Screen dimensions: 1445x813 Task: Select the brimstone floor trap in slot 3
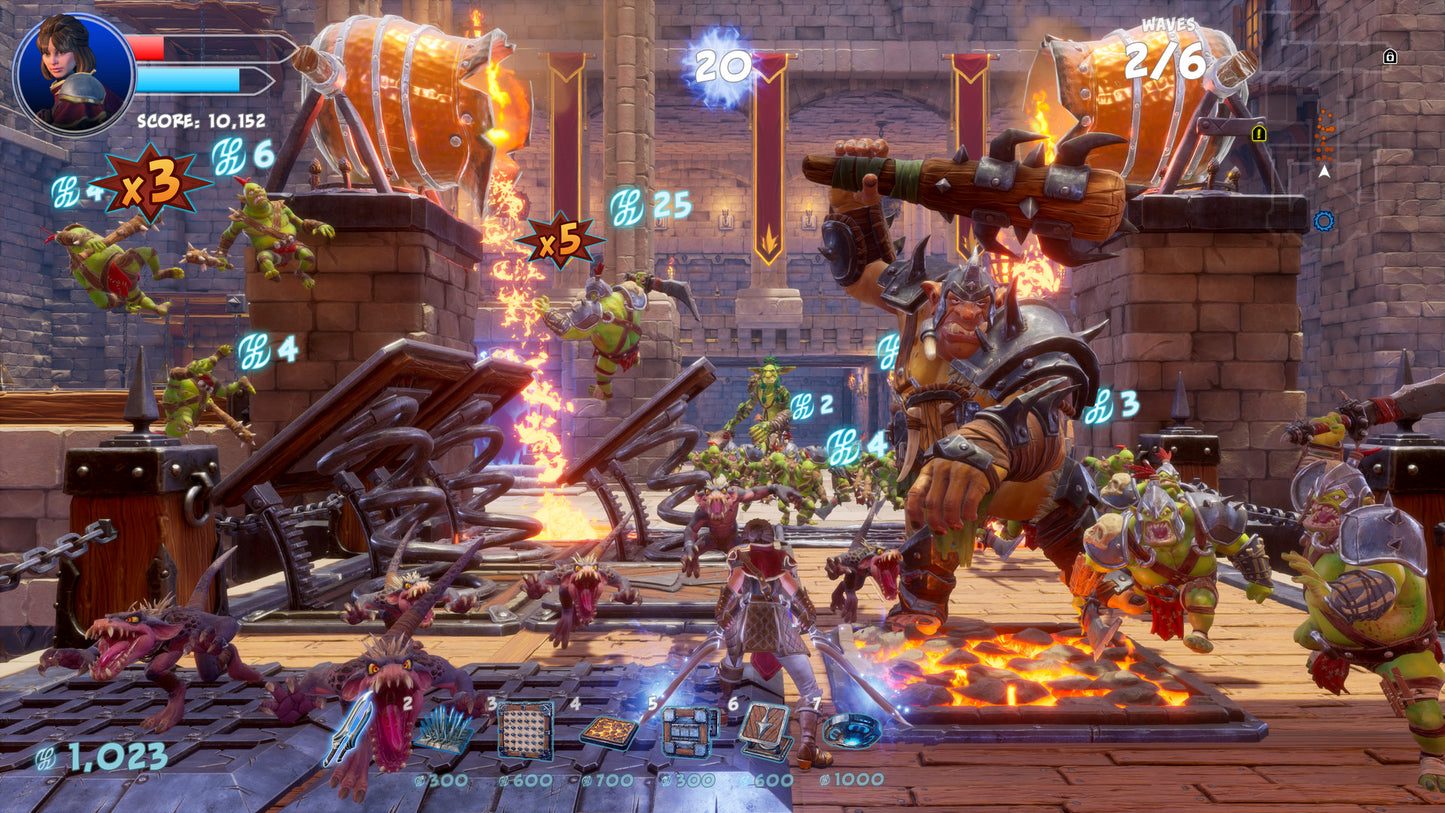(522, 730)
